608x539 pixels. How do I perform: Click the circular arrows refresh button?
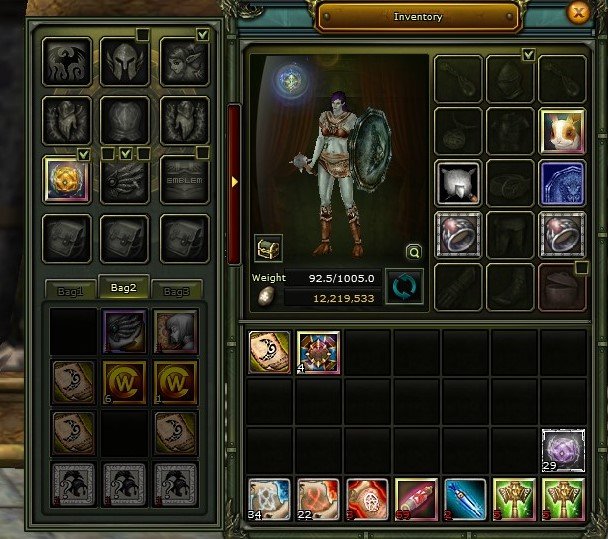[x=404, y=287]
